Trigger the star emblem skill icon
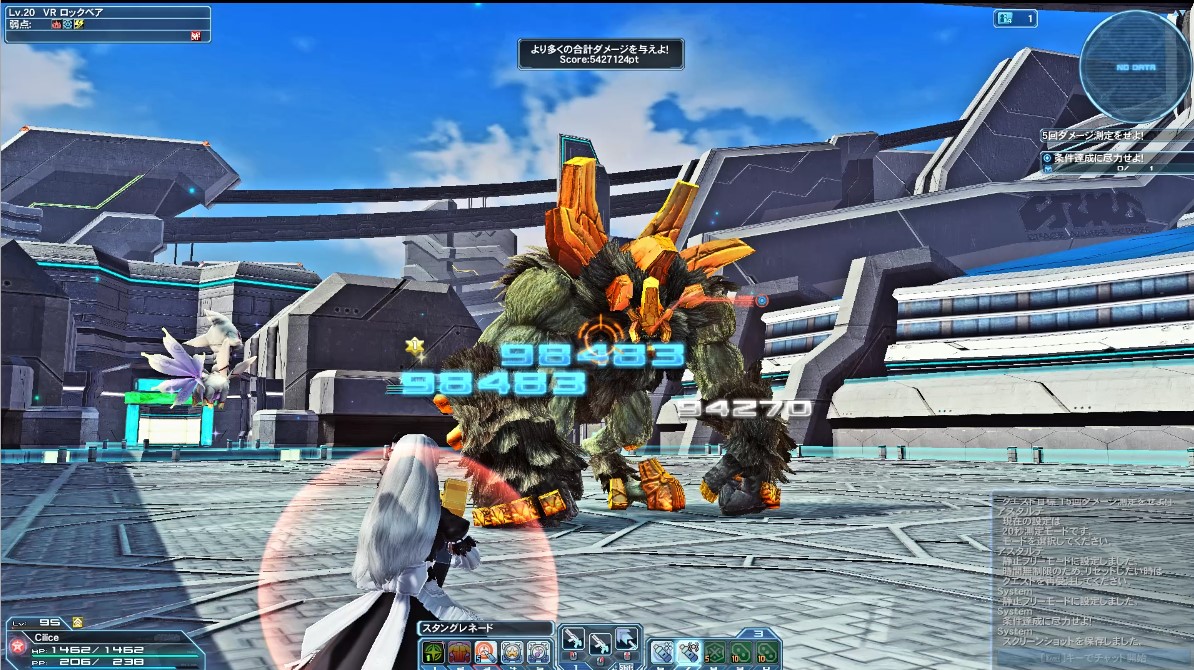 click(512, 653)
